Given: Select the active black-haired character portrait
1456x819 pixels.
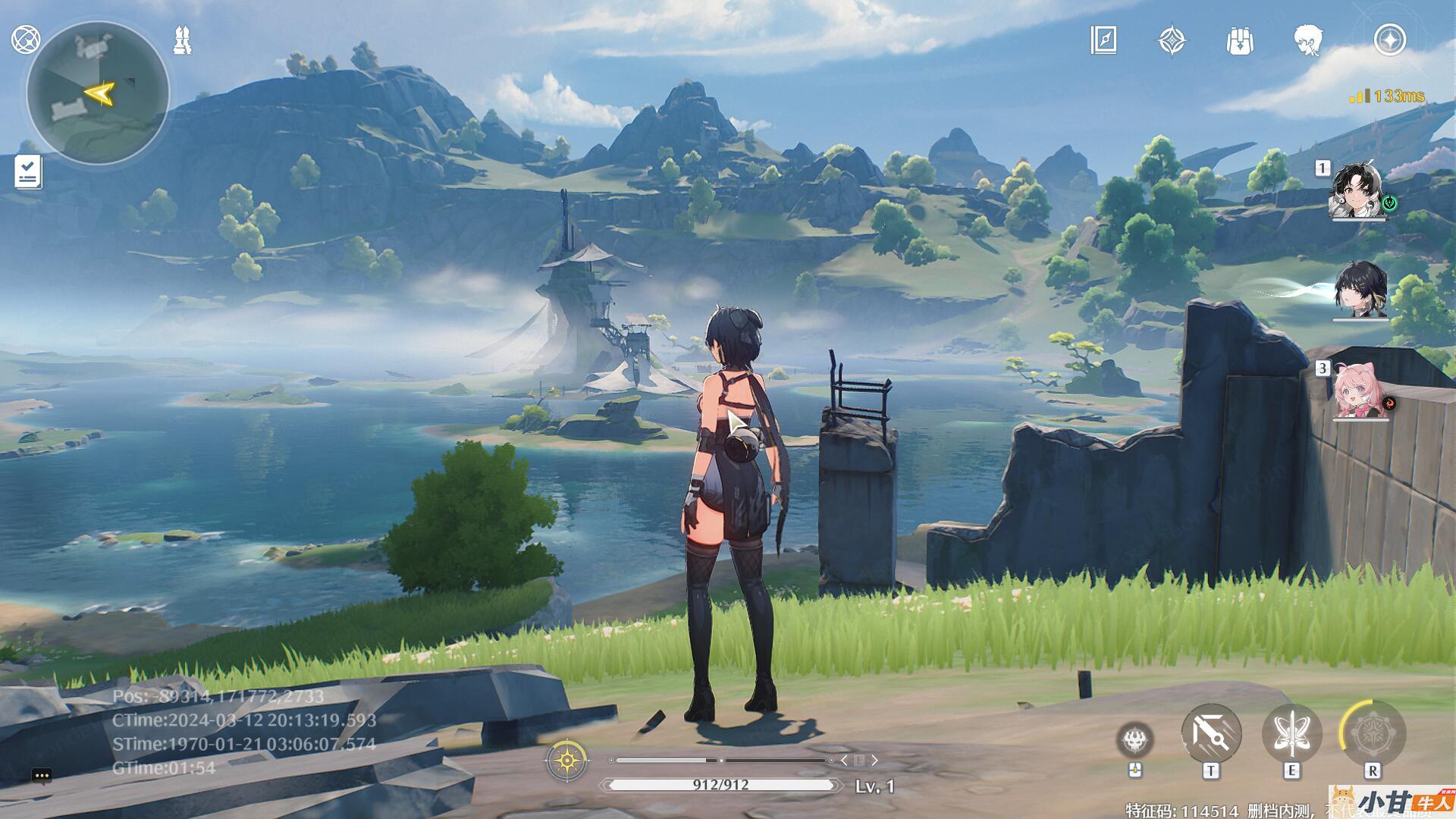Looking at the screenshot, I should 1360,291.
